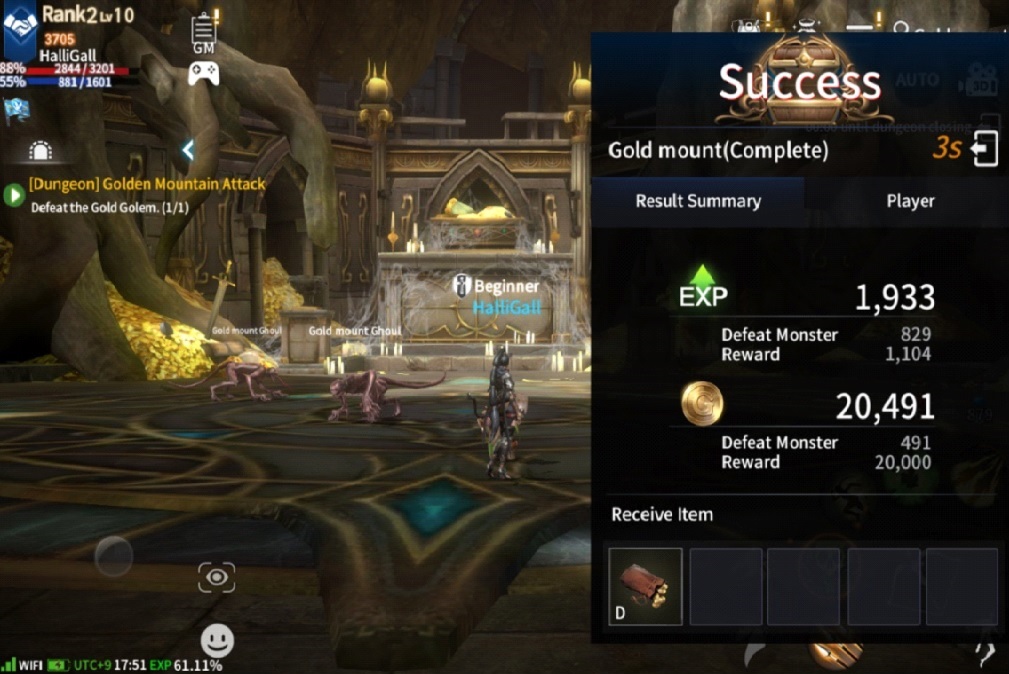Select the dungeon gate tab icon

pyautogui.click(x=40, y=151)
